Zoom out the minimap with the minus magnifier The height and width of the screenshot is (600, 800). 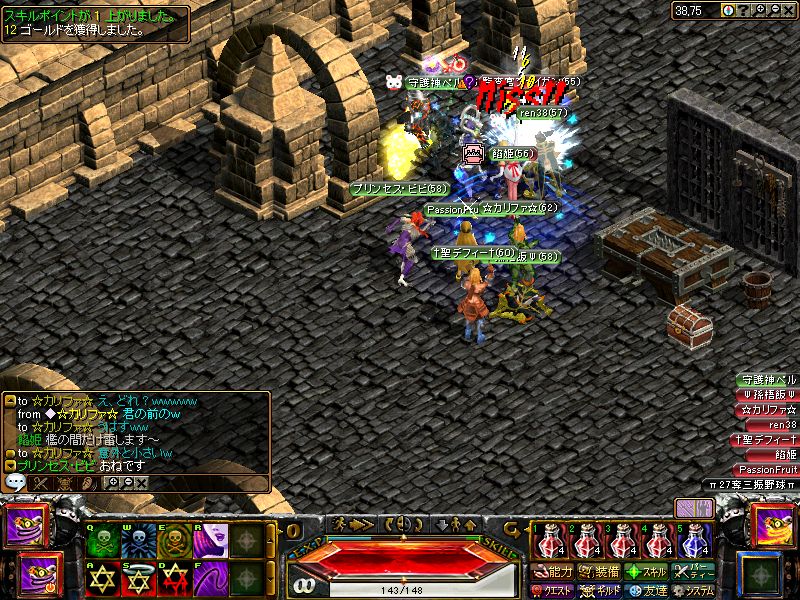pos(776,10)
